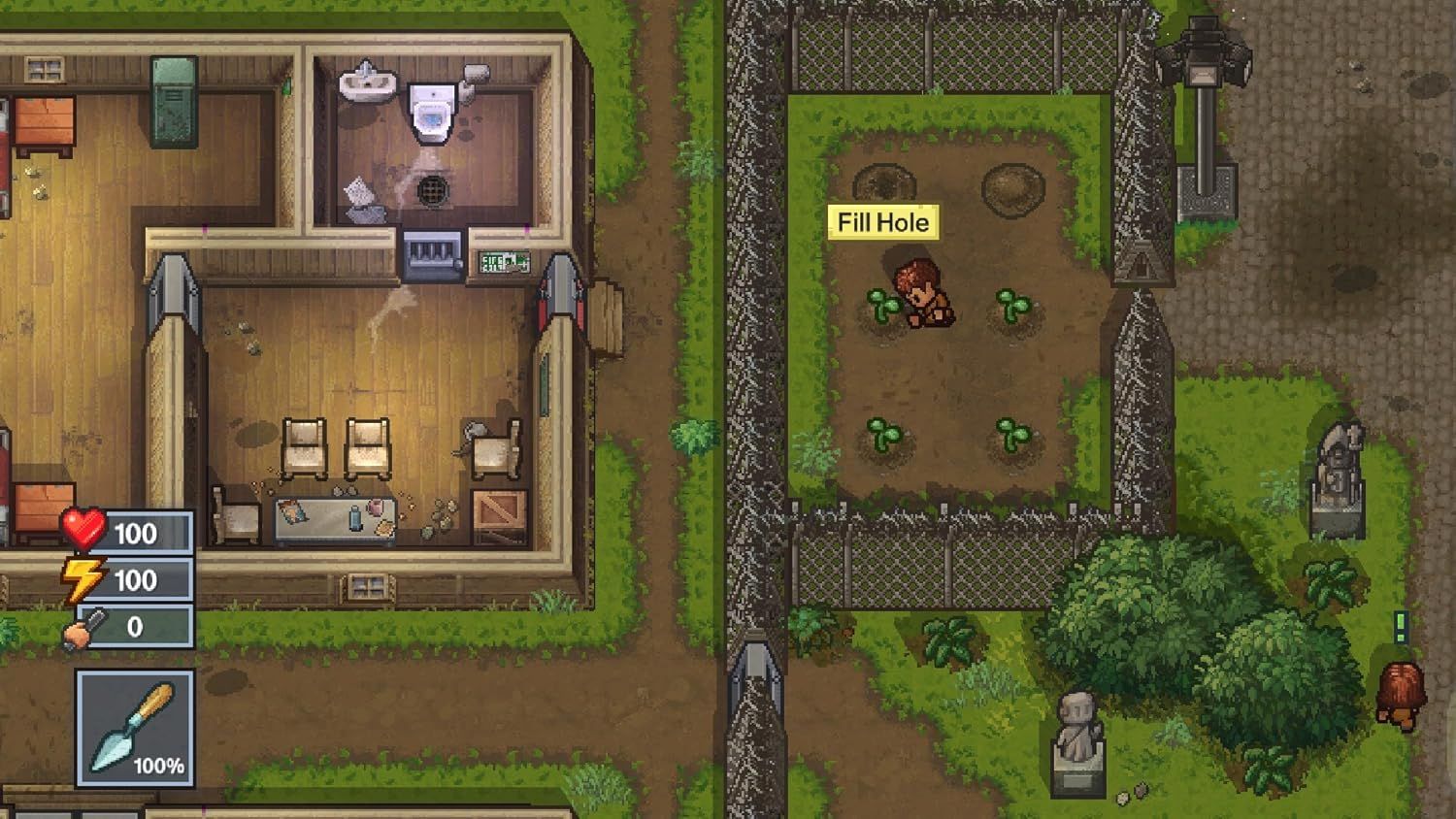Select the sink above the toilet
Image resolution: width=1456 pixels, height=819 pixels.
[x=369, y=82]
